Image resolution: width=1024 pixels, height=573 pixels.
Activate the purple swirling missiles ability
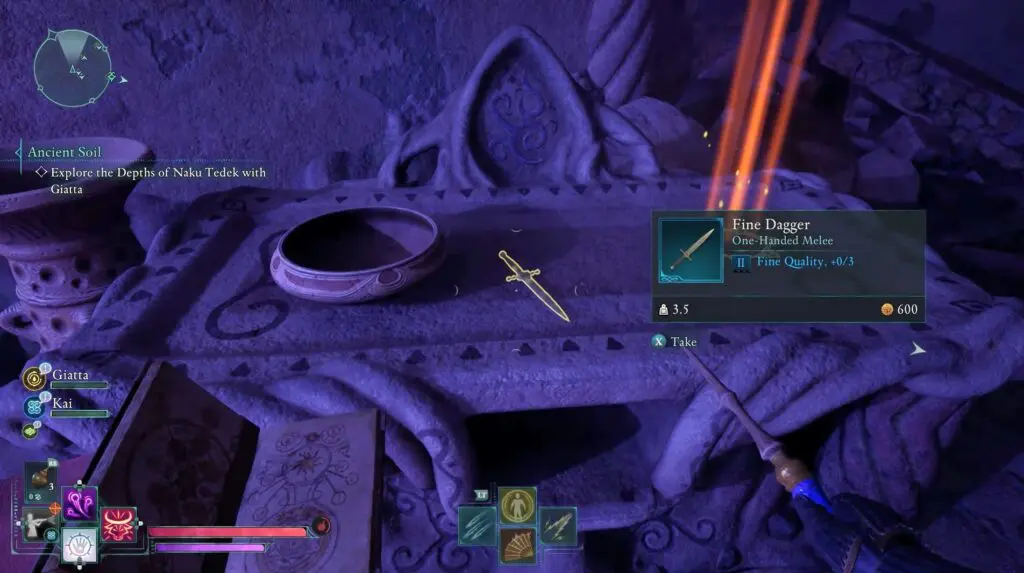click(x=80, y=501)
